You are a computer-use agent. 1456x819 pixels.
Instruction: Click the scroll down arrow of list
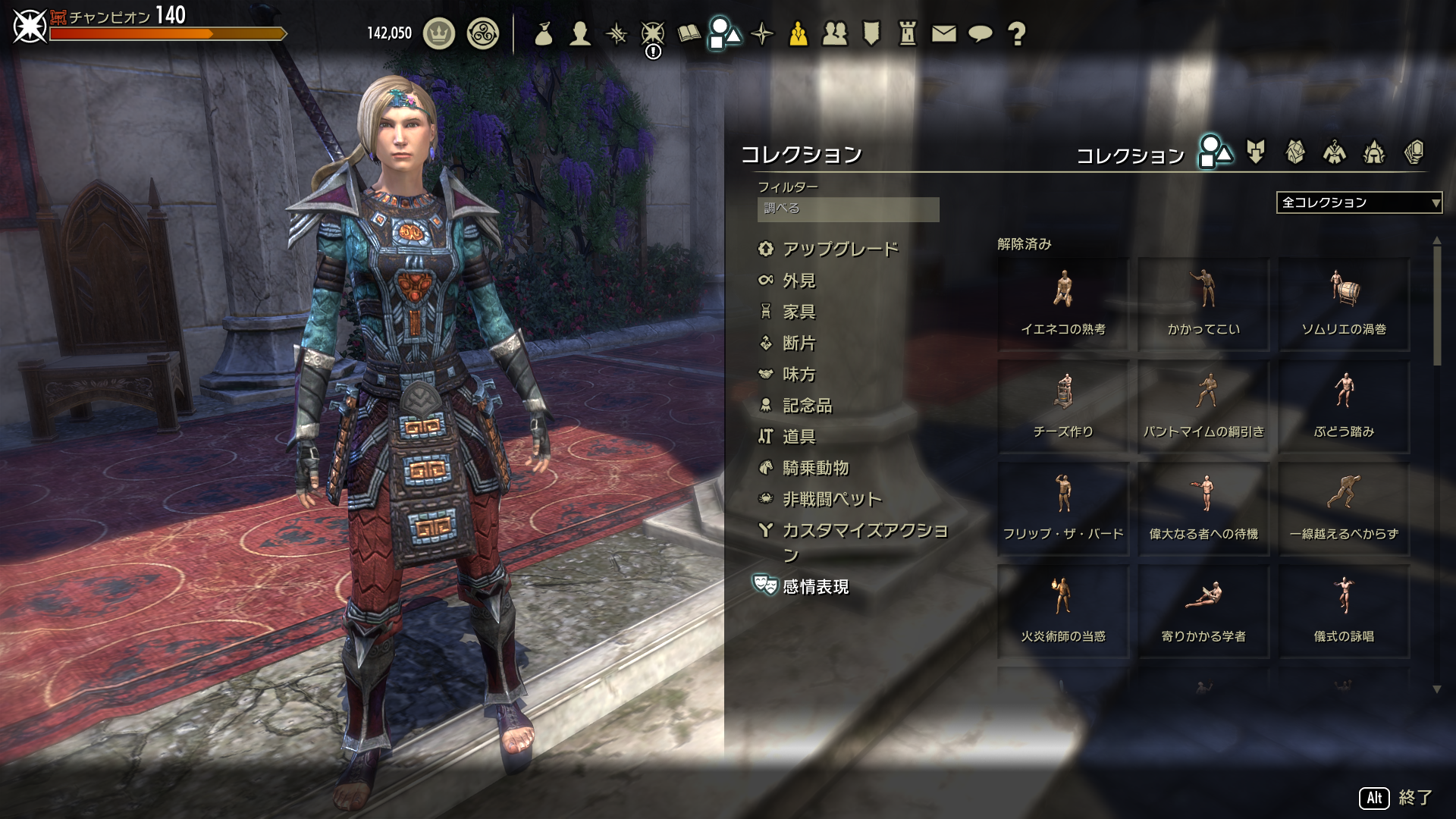click(1436, 689)
